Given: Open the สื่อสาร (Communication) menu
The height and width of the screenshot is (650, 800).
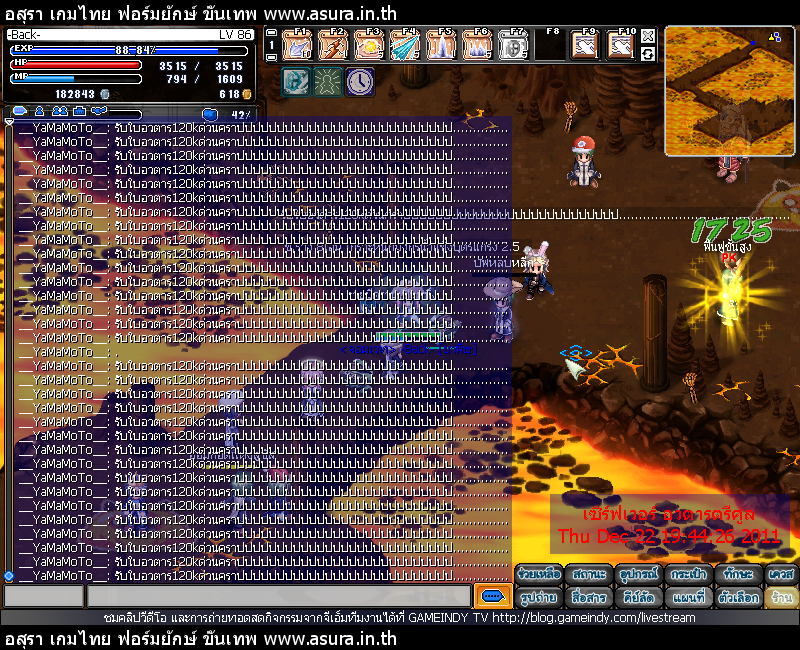Looking at the screenshot, I should point(588,597).
